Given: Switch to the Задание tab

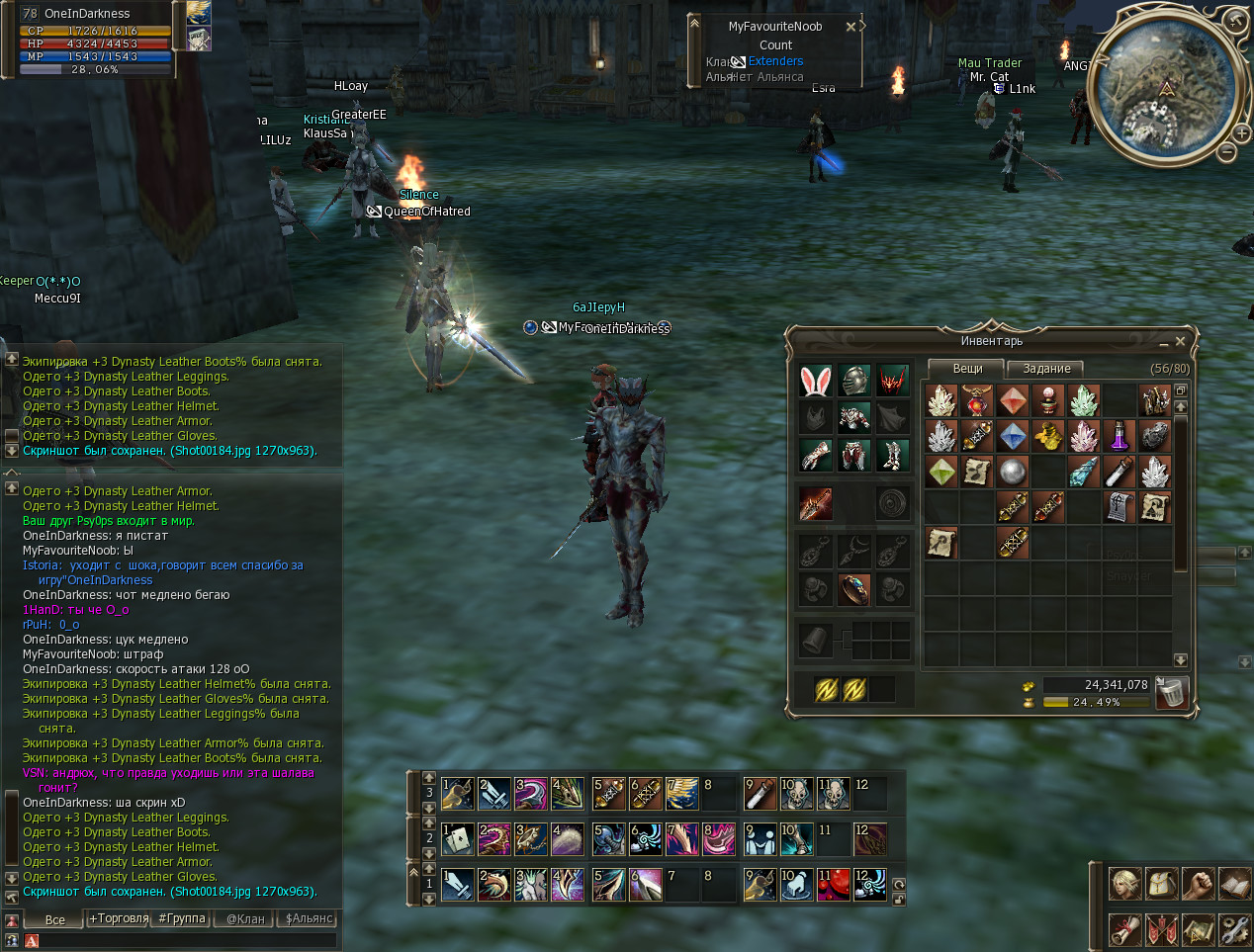Looking at the screenshot, I should (x=1046, y=369).
